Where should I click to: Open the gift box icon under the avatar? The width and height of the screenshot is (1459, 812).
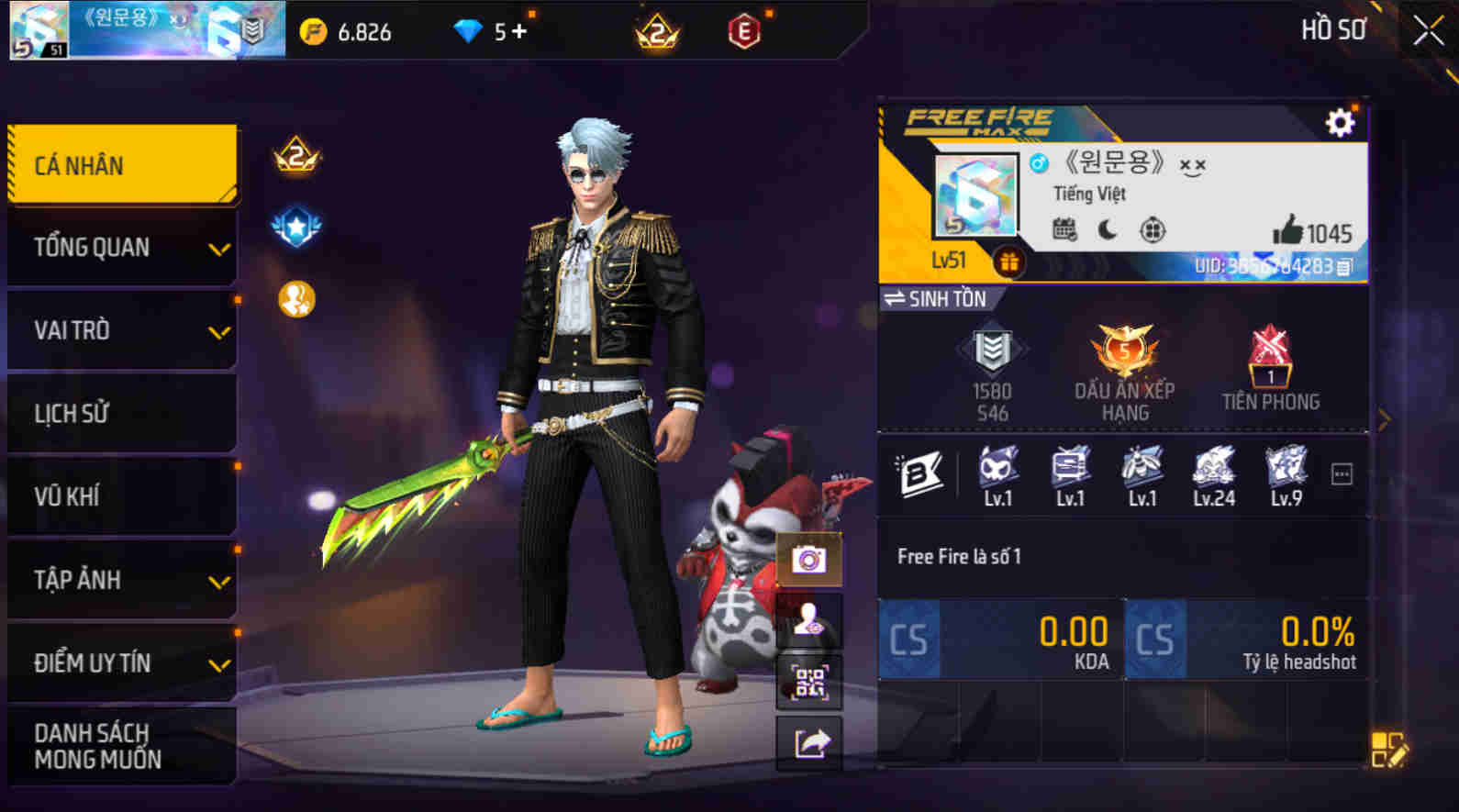click(x=1012, y=262)
